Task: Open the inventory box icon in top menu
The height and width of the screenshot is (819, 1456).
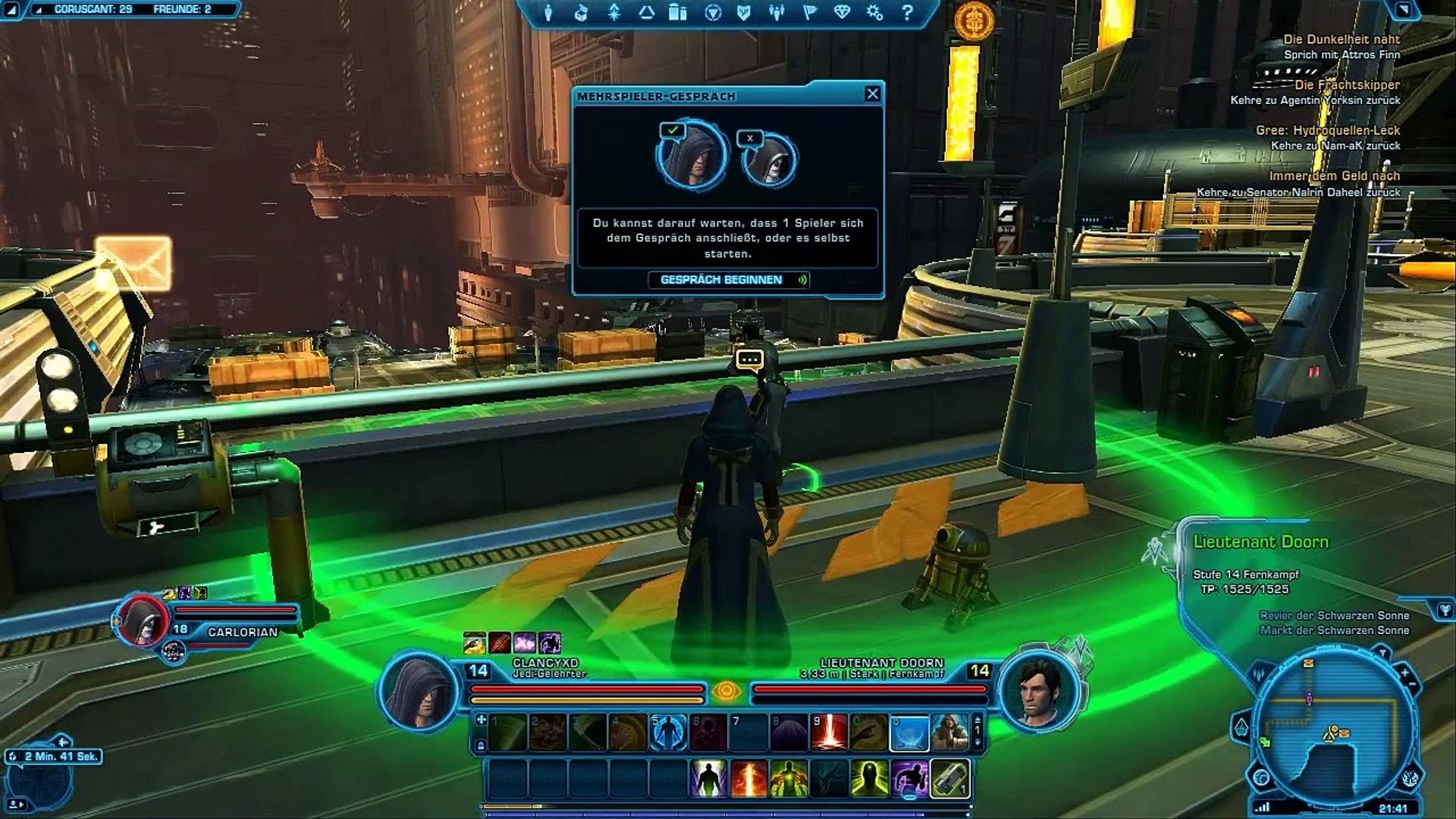Action: (581, 13)
